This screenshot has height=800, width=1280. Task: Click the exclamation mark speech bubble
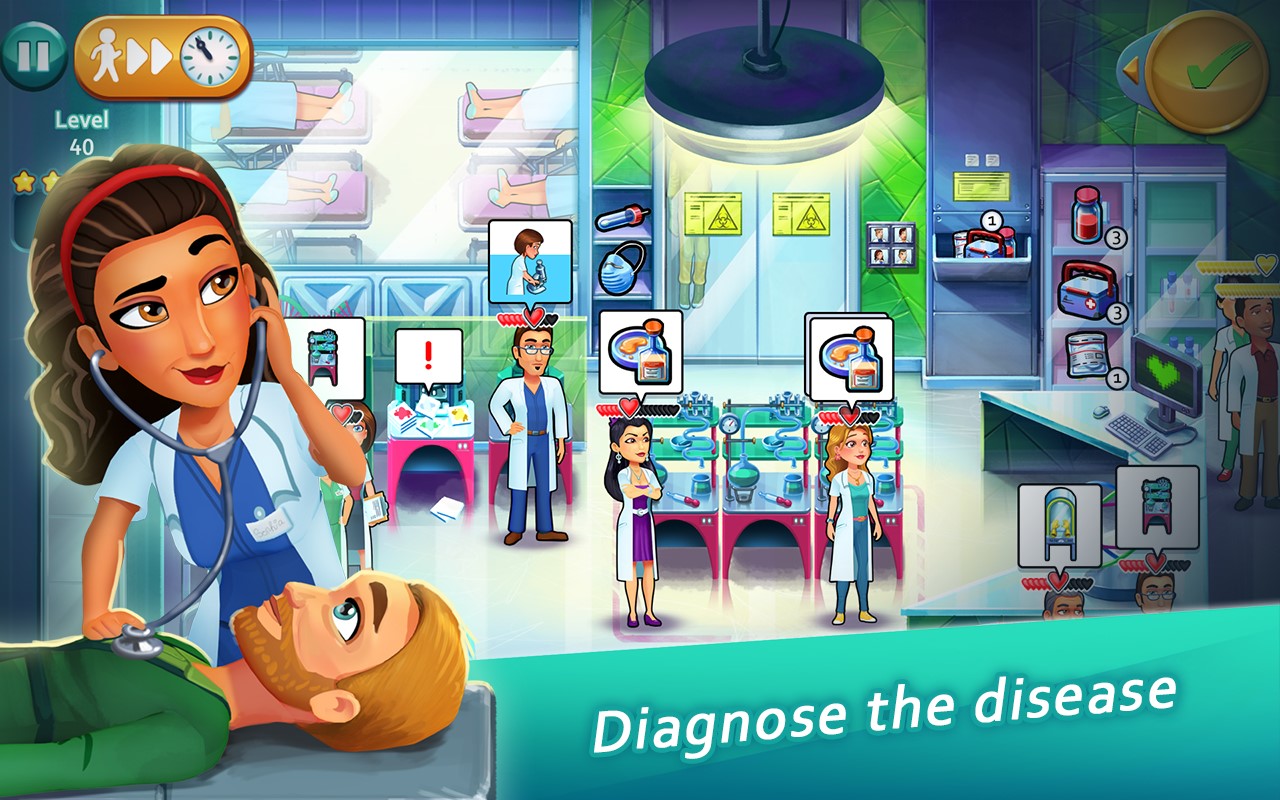coord(428,355)
